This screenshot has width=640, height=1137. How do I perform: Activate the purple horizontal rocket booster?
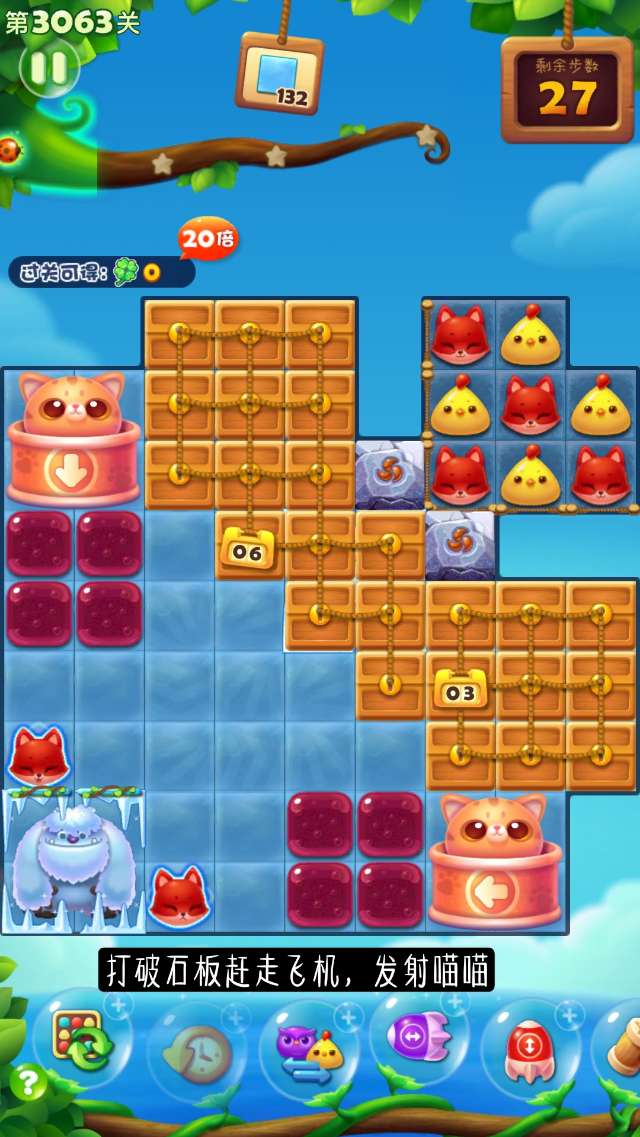pos(420,1038)
